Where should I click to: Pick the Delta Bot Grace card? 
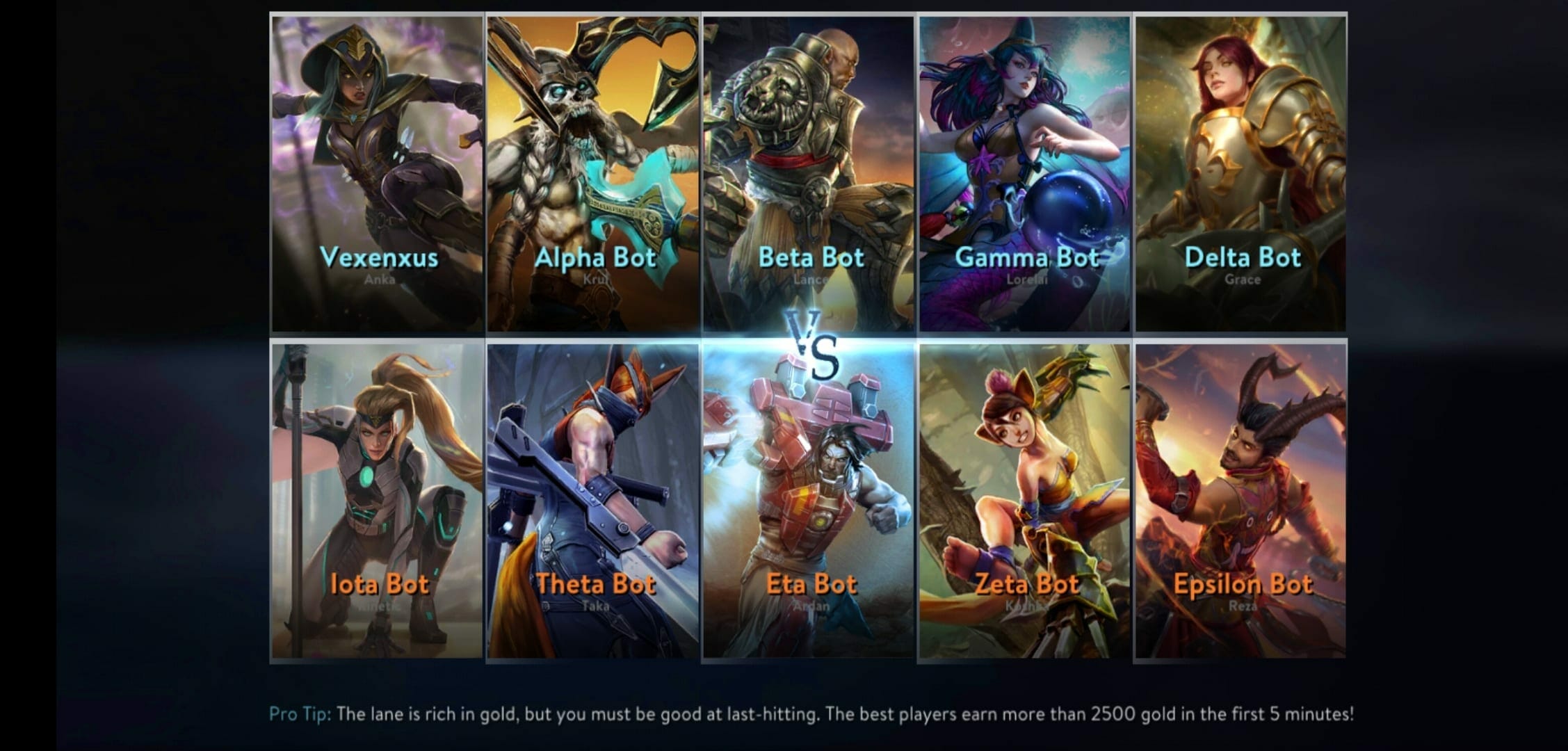pos(1240,174)
